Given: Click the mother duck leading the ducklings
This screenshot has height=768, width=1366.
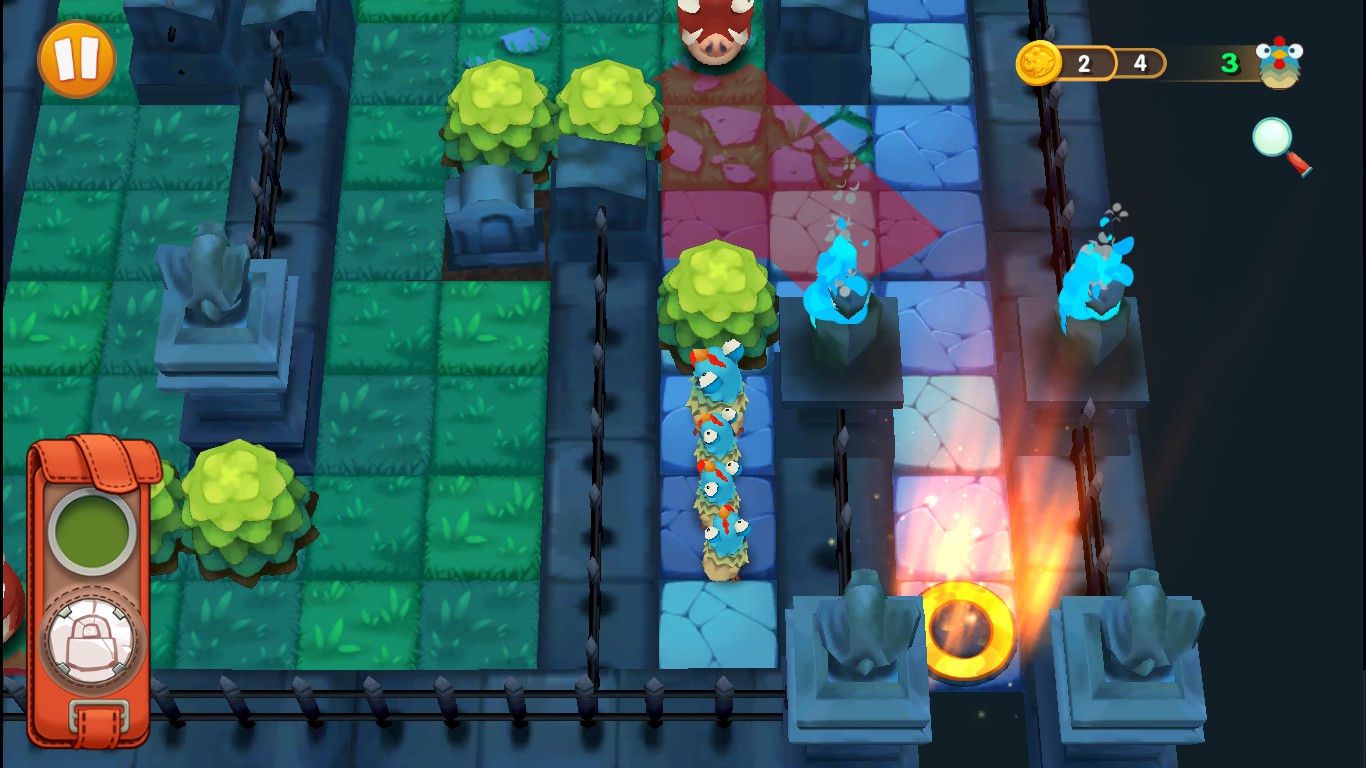Looking at the screenshot, I should [718, 375].
